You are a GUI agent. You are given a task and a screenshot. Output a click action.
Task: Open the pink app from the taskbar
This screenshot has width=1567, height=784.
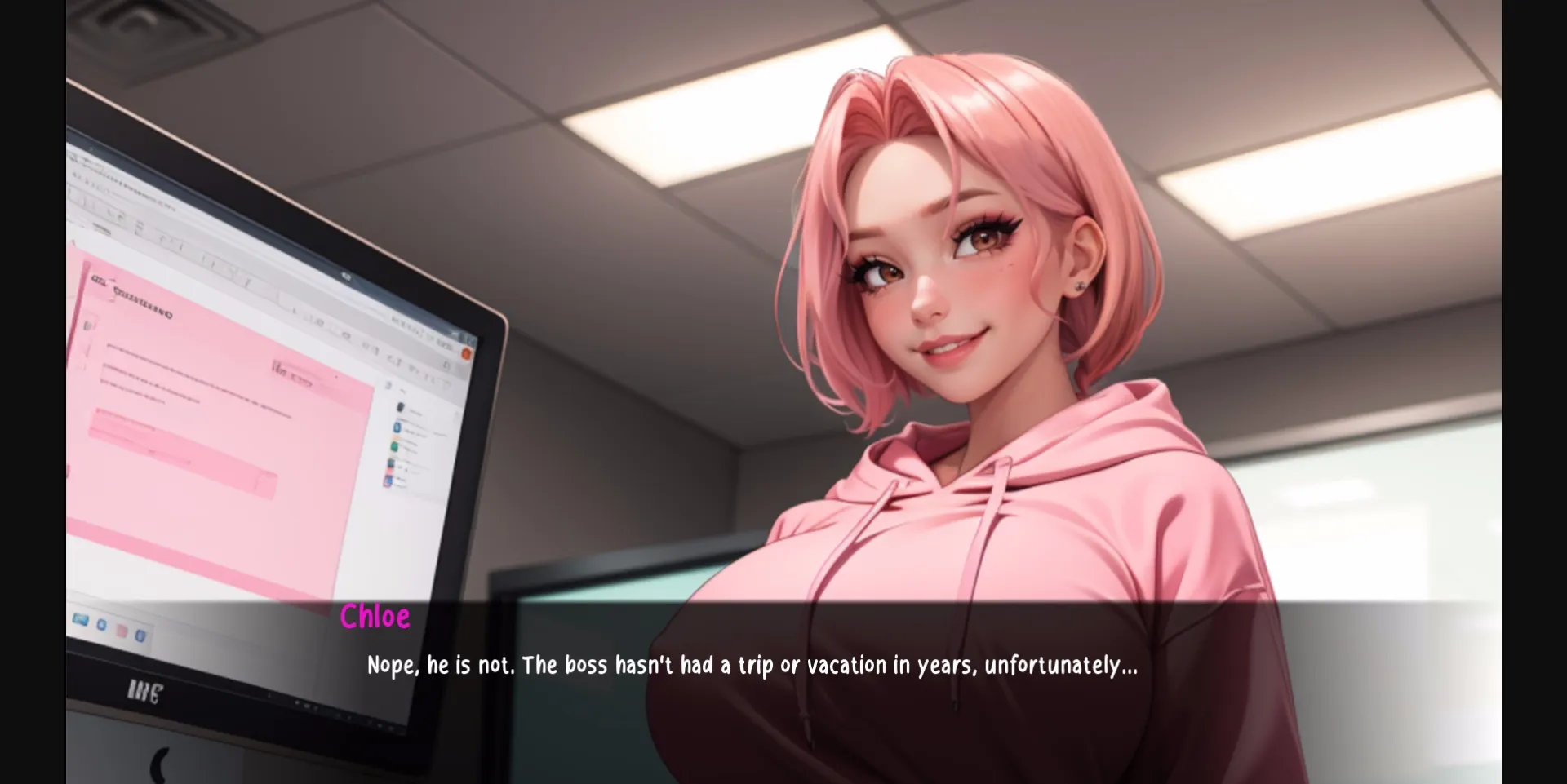click(121, 631)
